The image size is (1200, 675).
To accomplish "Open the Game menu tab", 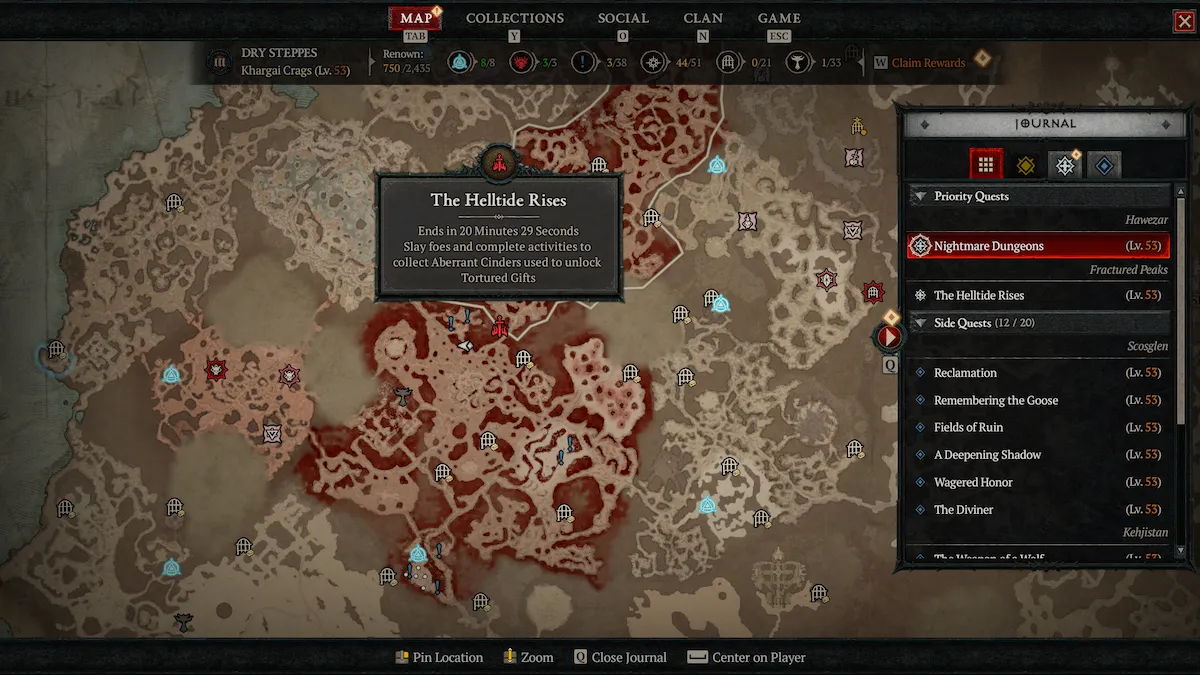I will [779, 18].
